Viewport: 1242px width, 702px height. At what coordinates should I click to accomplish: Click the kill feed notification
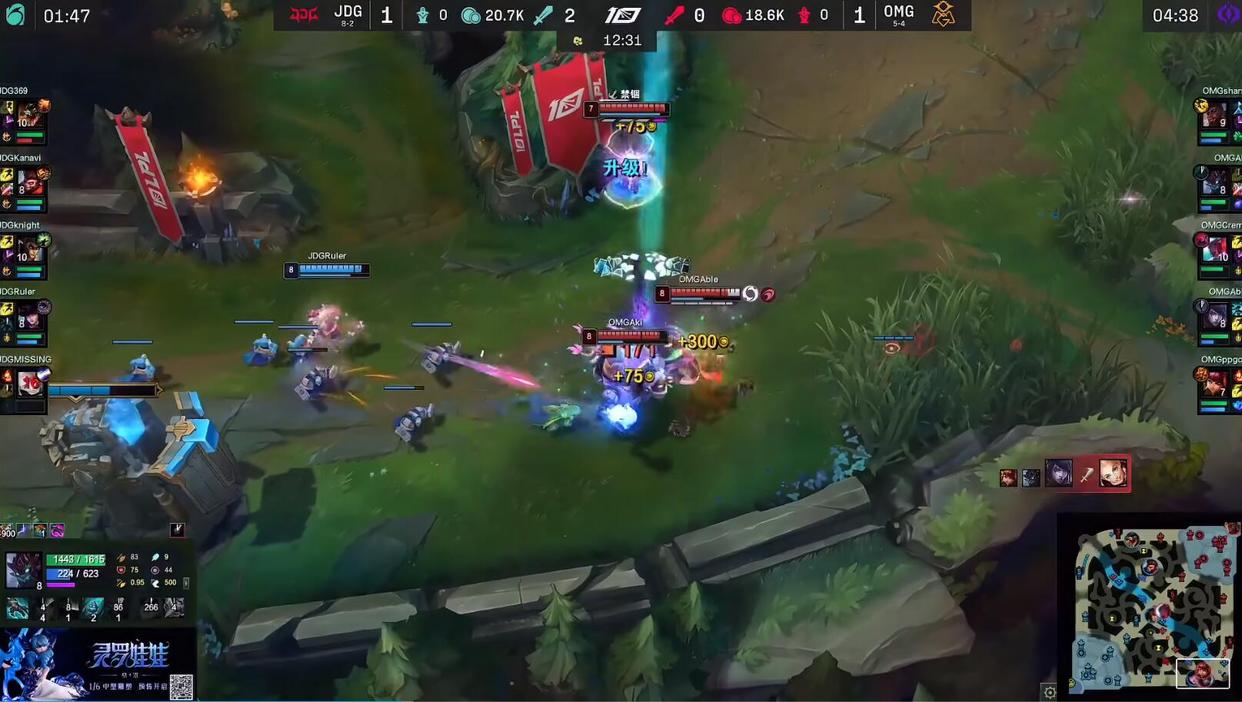pos(1066,473)
